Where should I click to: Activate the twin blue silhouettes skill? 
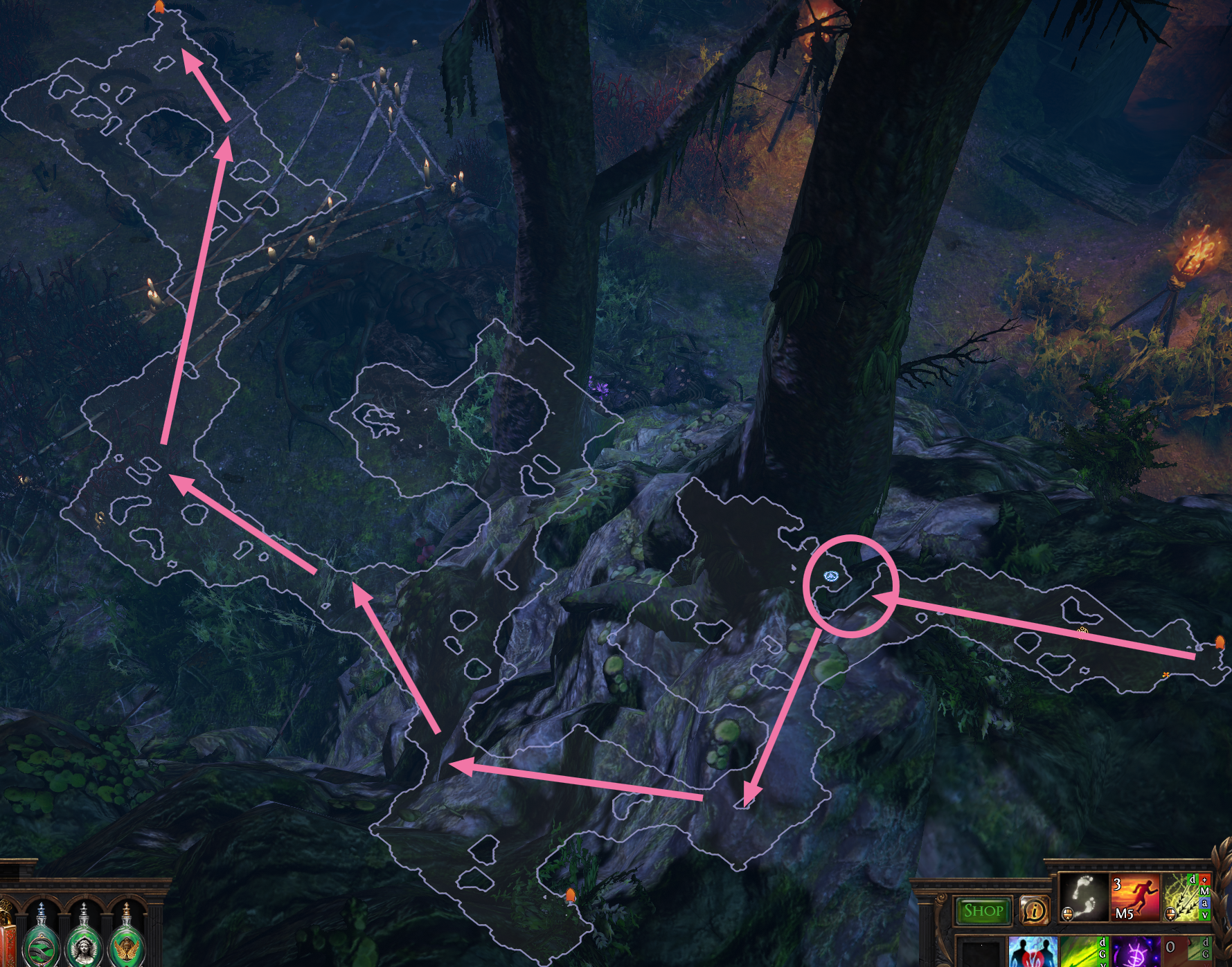[1033, 952]
